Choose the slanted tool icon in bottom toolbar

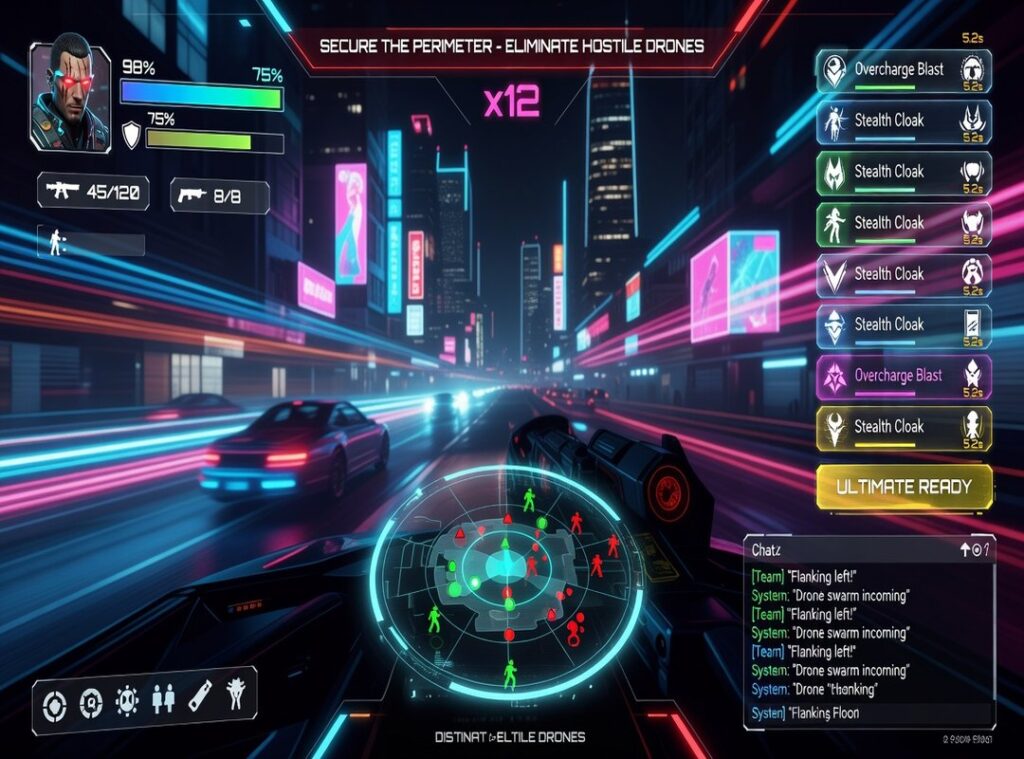[x=200, y=696]
